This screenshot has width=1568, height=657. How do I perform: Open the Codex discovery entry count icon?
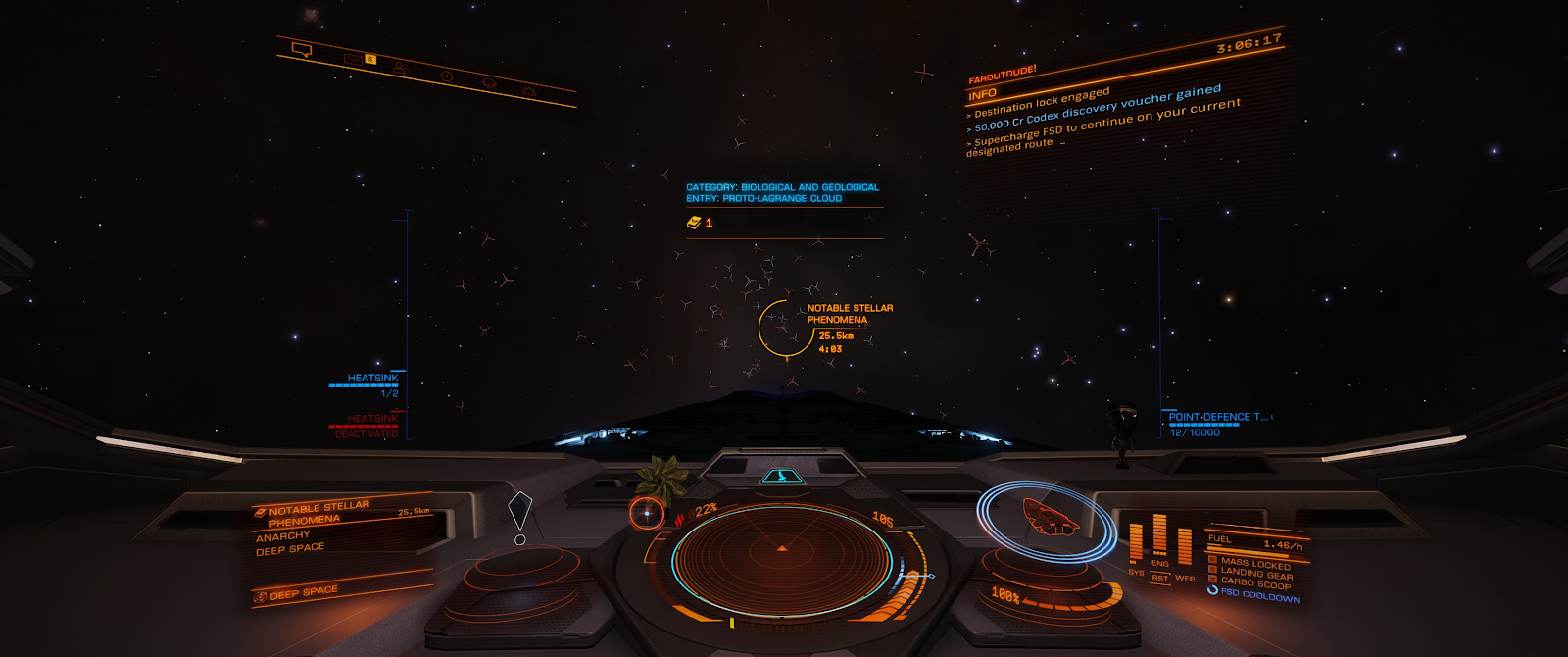(694, 223)
